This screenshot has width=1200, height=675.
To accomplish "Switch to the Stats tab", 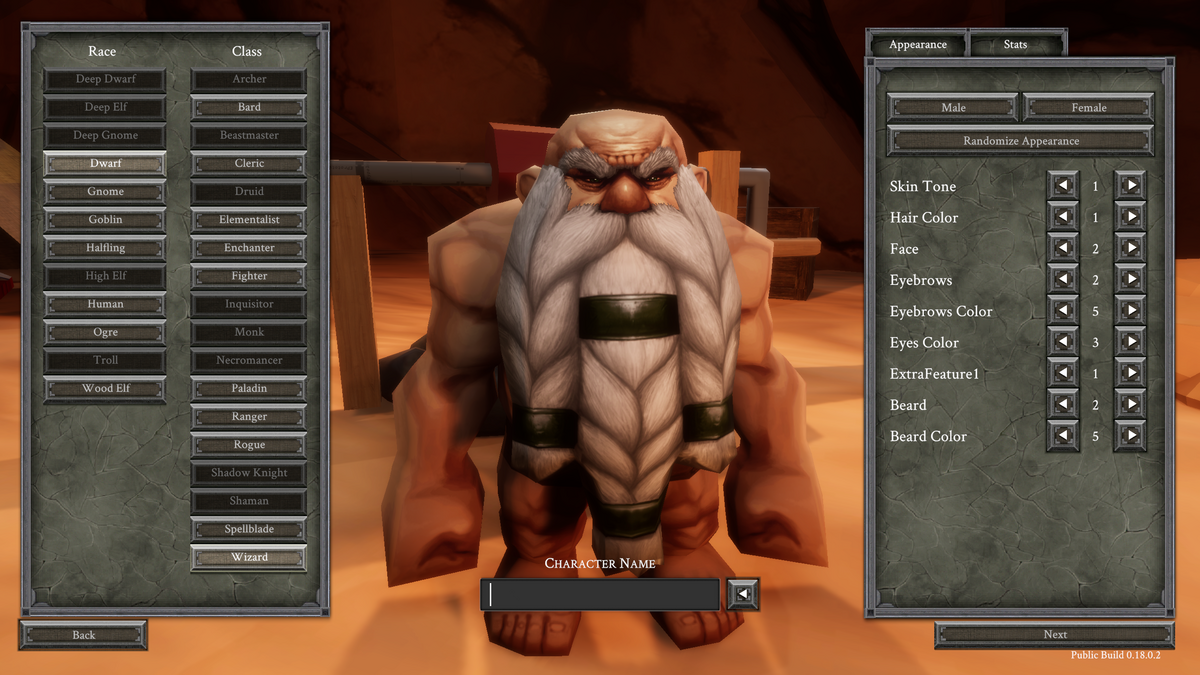I will click(x=1015, y=45).
